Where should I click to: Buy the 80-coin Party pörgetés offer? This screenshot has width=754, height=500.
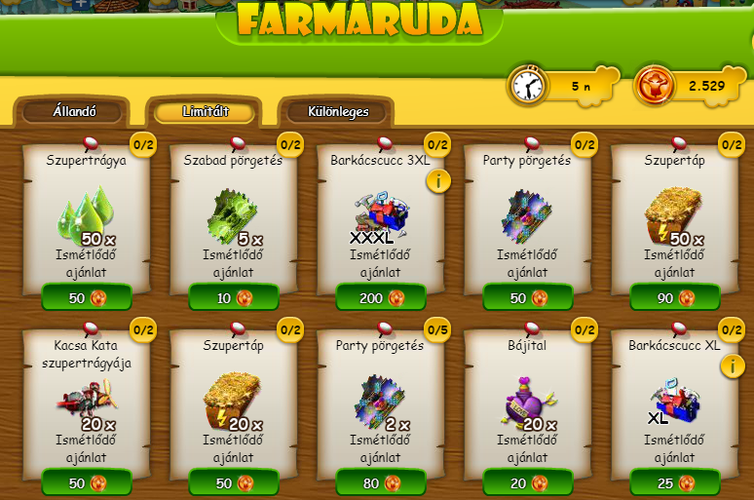(x=381, y=483)
